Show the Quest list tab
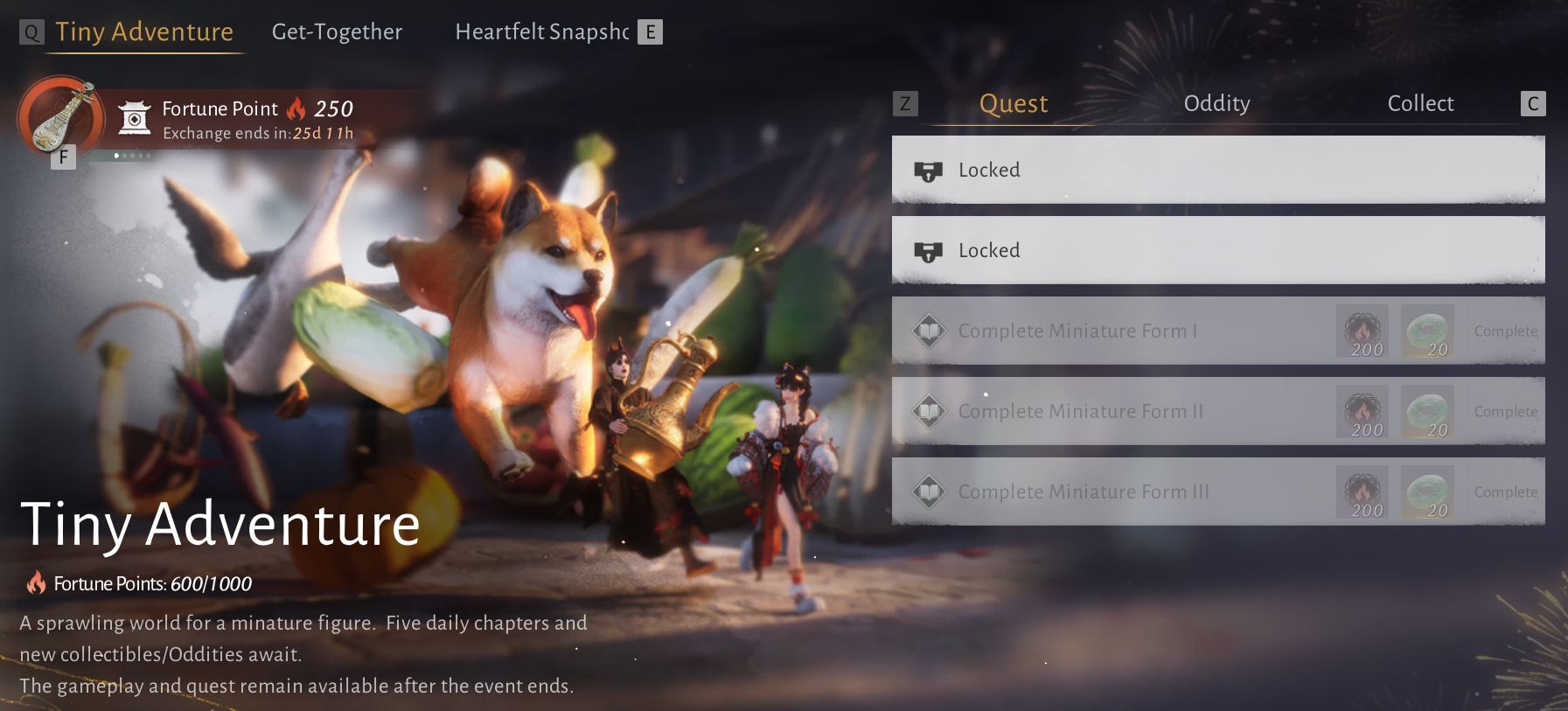The height and width of the screenshot is (711, 1568). 1013,104
